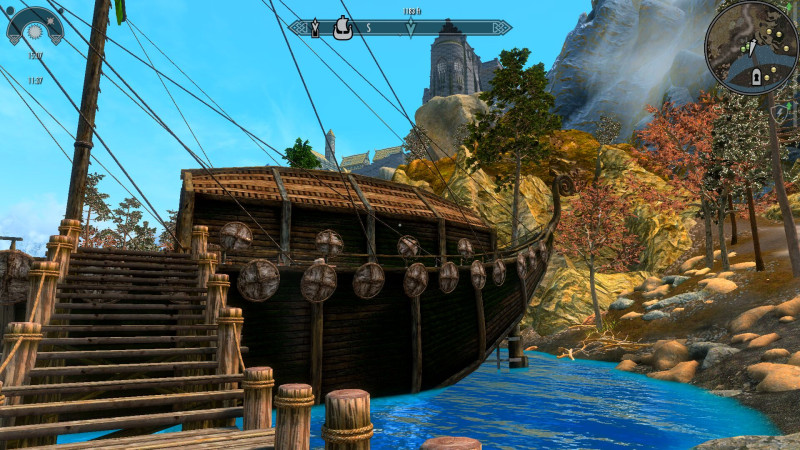Click the quest arrow marker on the compass
Image resolution: width=800 pixels, height=450 pixels.
pos(411,28)
